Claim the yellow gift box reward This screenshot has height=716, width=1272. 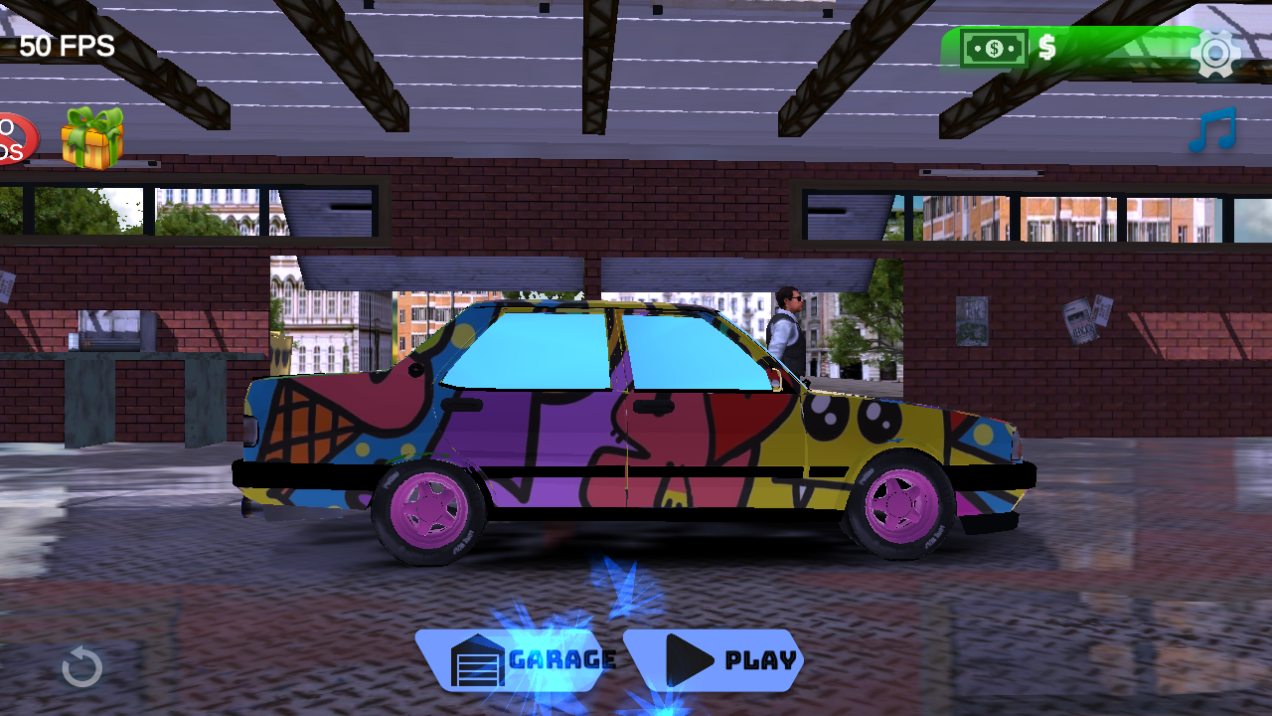(92, 137)
